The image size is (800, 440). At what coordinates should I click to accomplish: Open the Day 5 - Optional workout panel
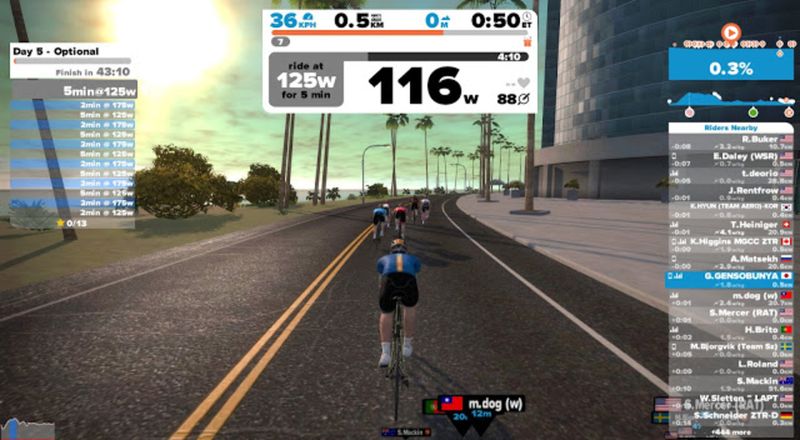(70, 49)
